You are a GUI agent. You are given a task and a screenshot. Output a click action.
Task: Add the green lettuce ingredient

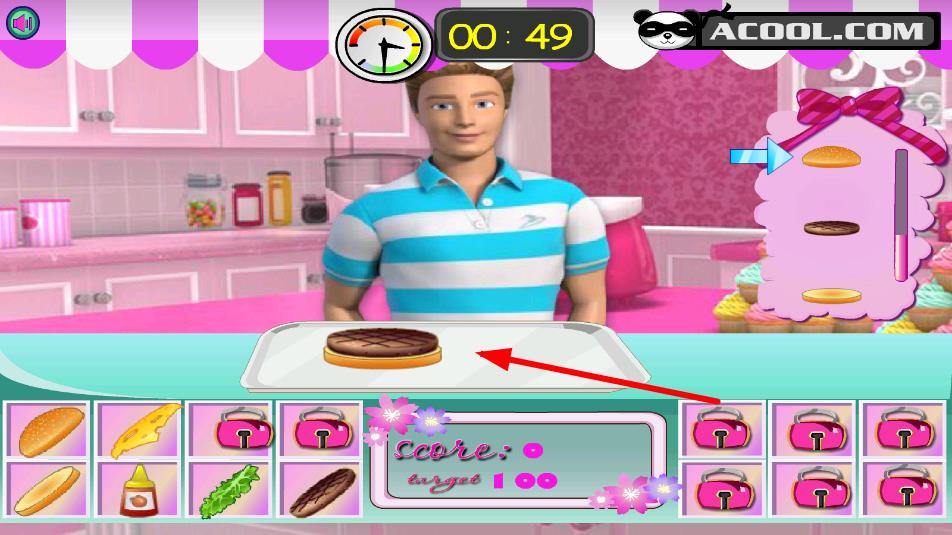click(229, 490)
